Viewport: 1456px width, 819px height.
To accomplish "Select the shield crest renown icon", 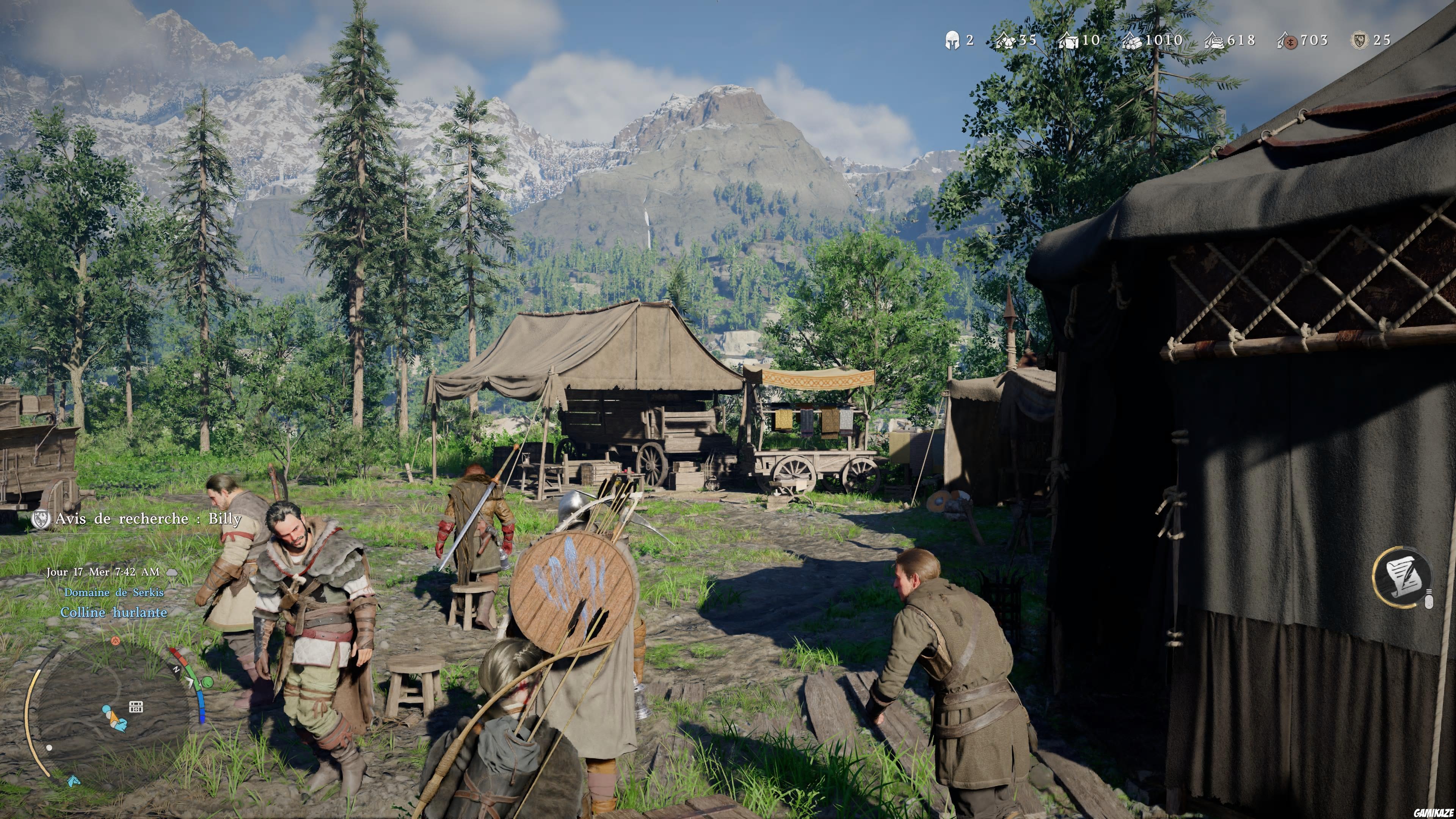I will (1359, 40).
